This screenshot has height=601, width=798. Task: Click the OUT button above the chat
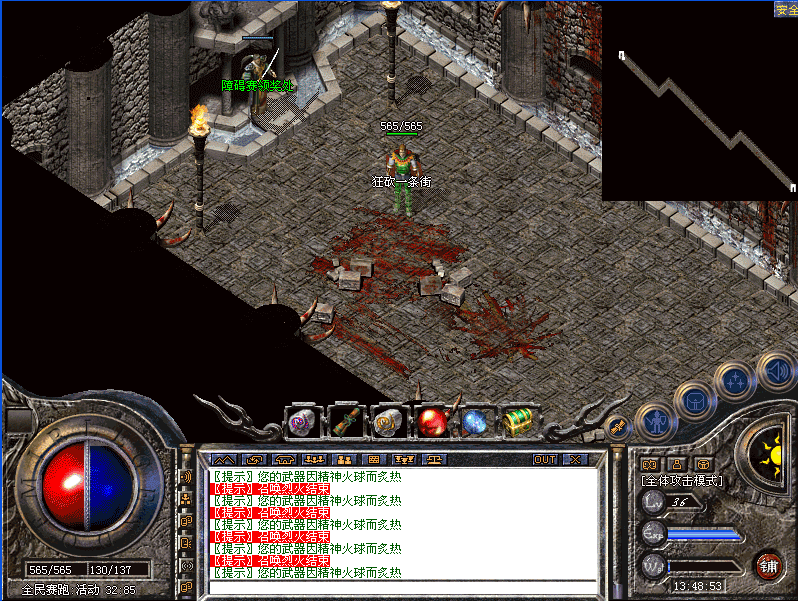(x=544, y=460)
